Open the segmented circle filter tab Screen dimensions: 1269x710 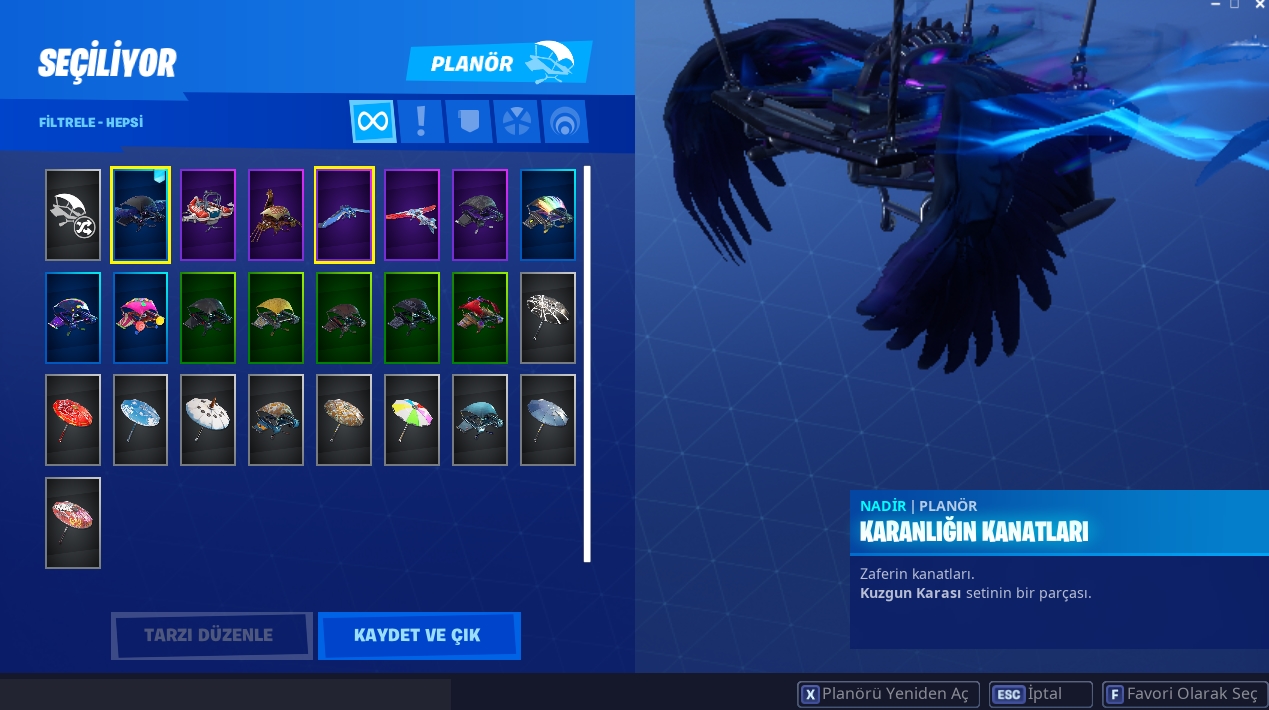coord(516,122)
